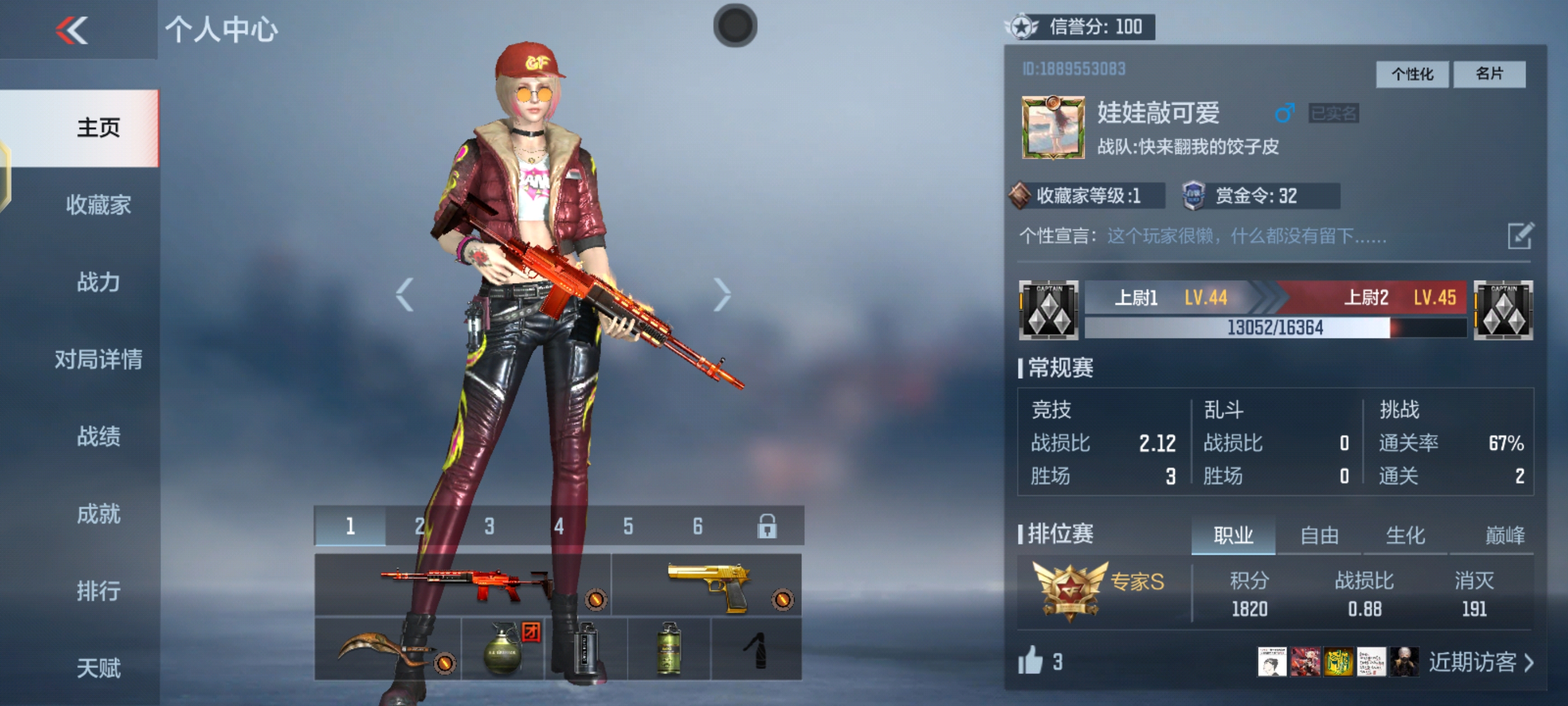Open the 成就 achievements page

coord(98,514)
